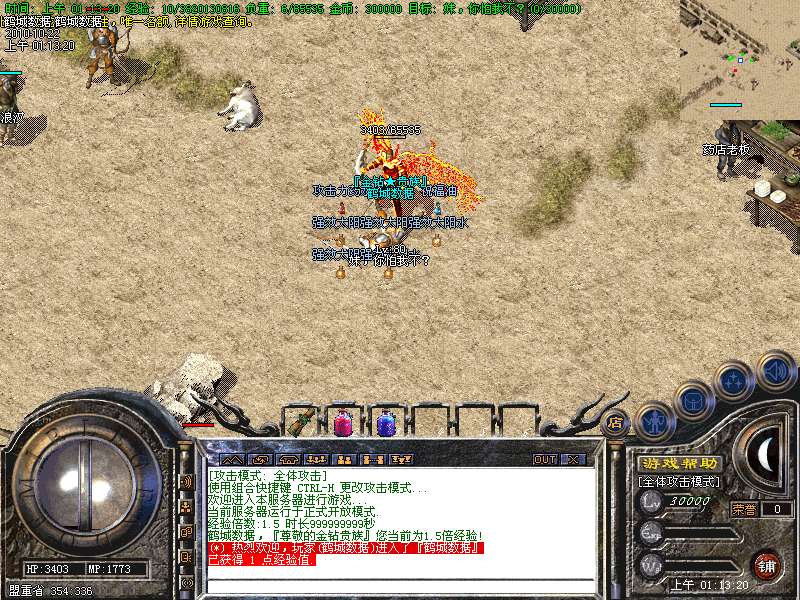Open the red 铺 stall button
Image resolution: width=800 pixels, height=600 pixels.
click(x=766, y=564)
